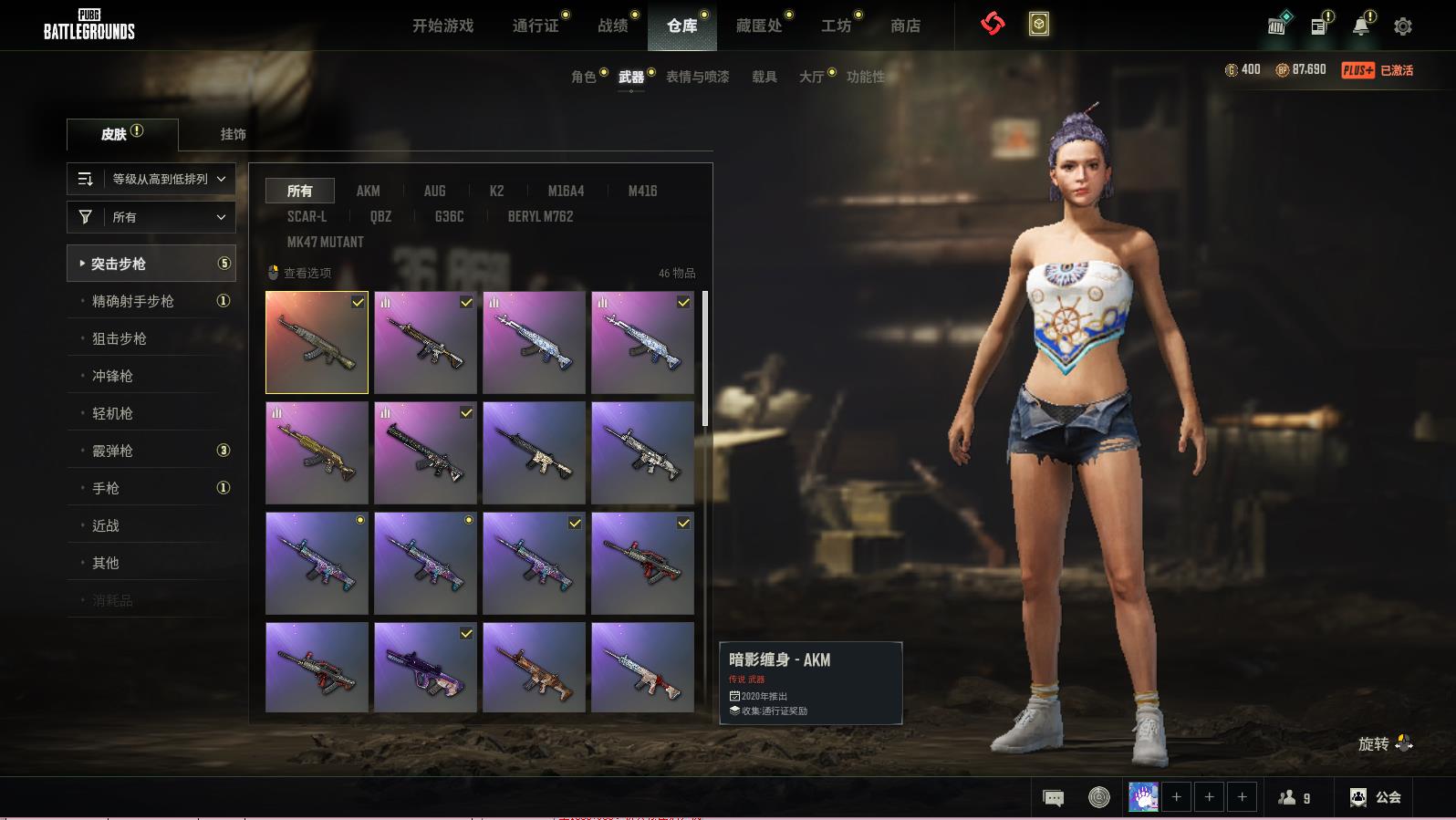Screen dimensions: 1456x820
Task: Filter skins by BERYL M762
Action: point(540,216)
